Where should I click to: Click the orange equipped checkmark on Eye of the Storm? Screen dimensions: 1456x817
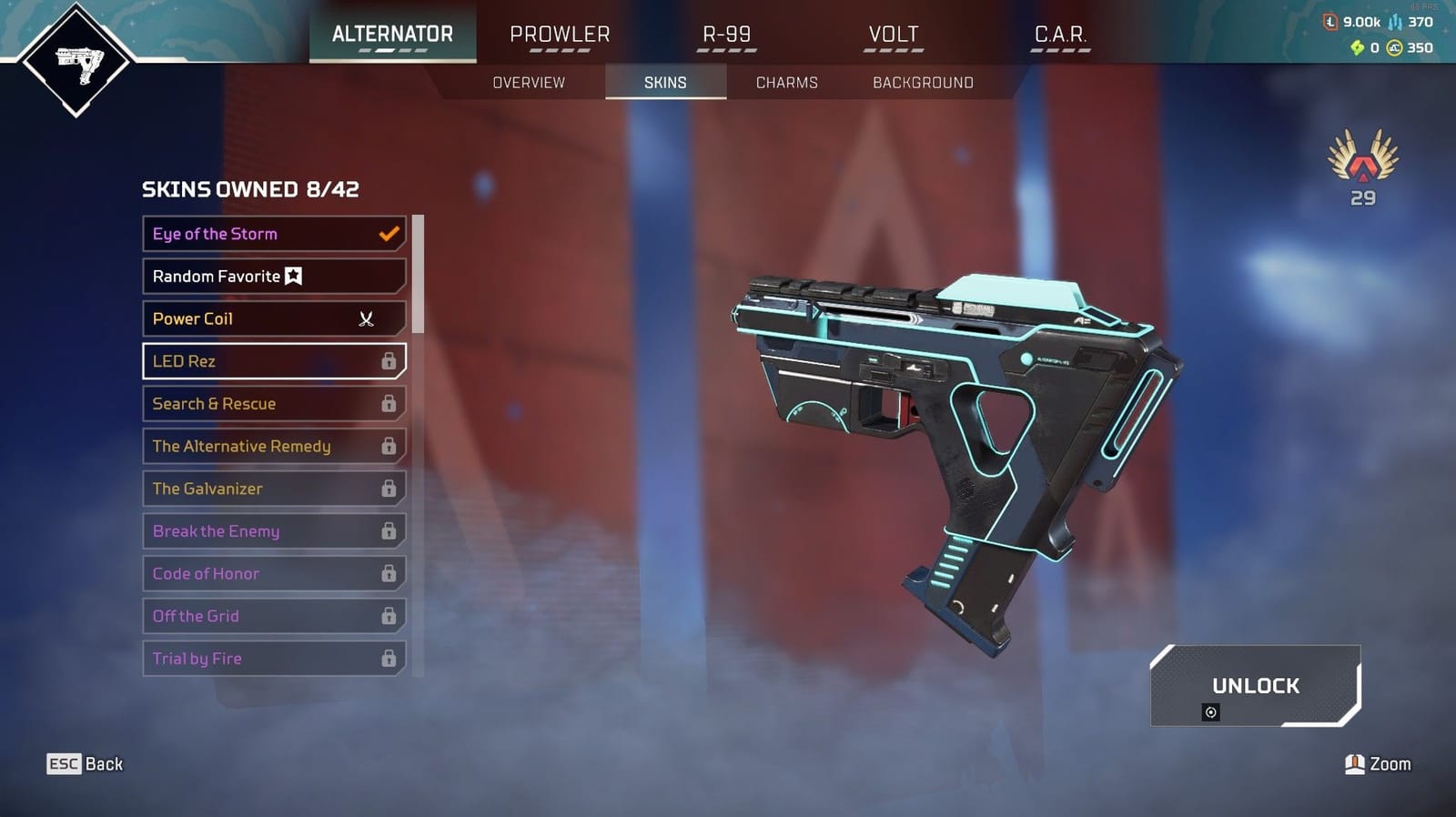point(388,234)
